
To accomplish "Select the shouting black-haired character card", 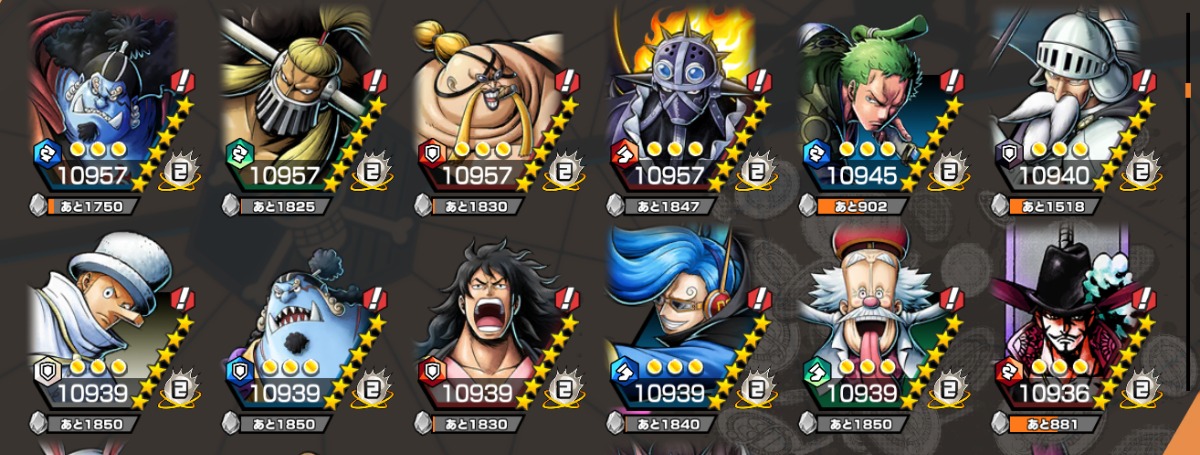I will click(x=490, y=320).
